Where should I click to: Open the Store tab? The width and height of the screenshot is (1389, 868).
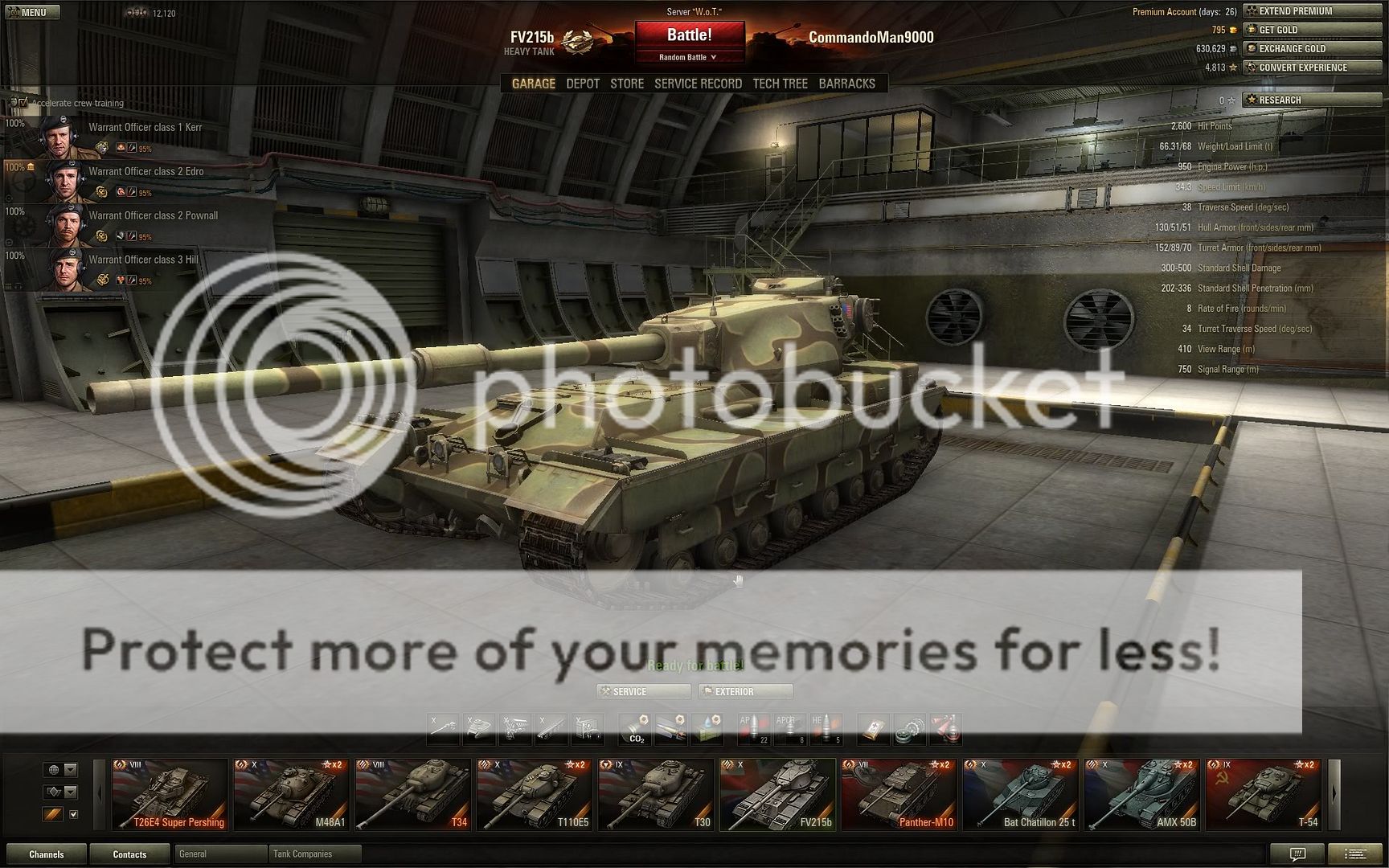click(627, 84)
